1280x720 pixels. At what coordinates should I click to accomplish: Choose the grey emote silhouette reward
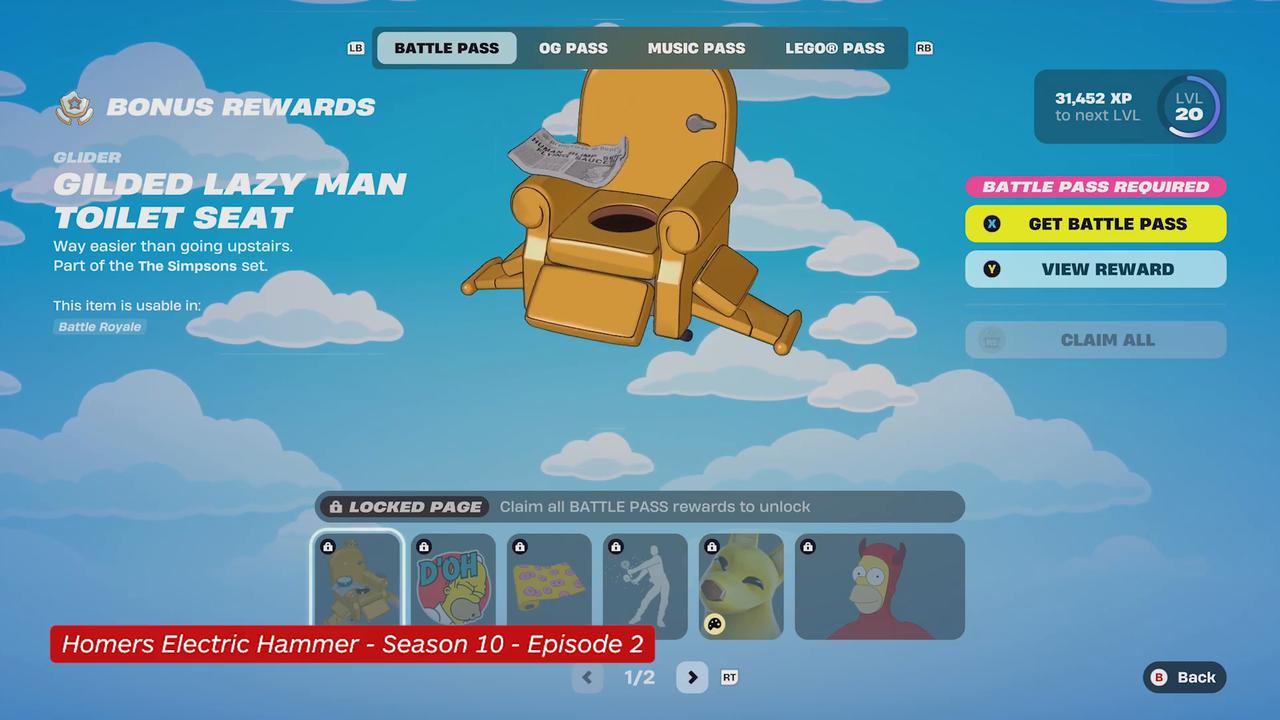click(645, 586)
